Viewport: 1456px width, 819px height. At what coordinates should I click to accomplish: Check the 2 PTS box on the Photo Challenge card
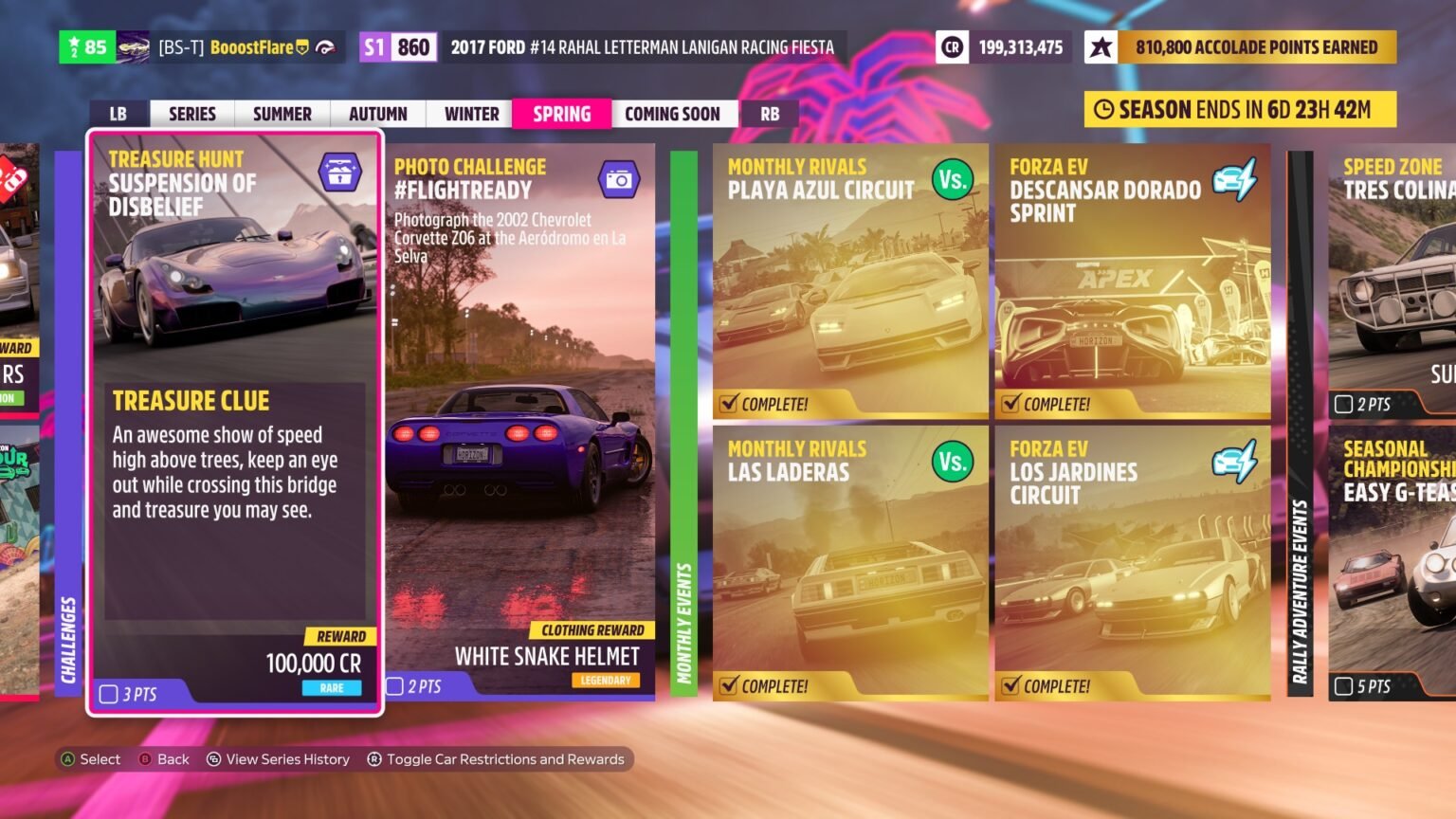point(398,687)
